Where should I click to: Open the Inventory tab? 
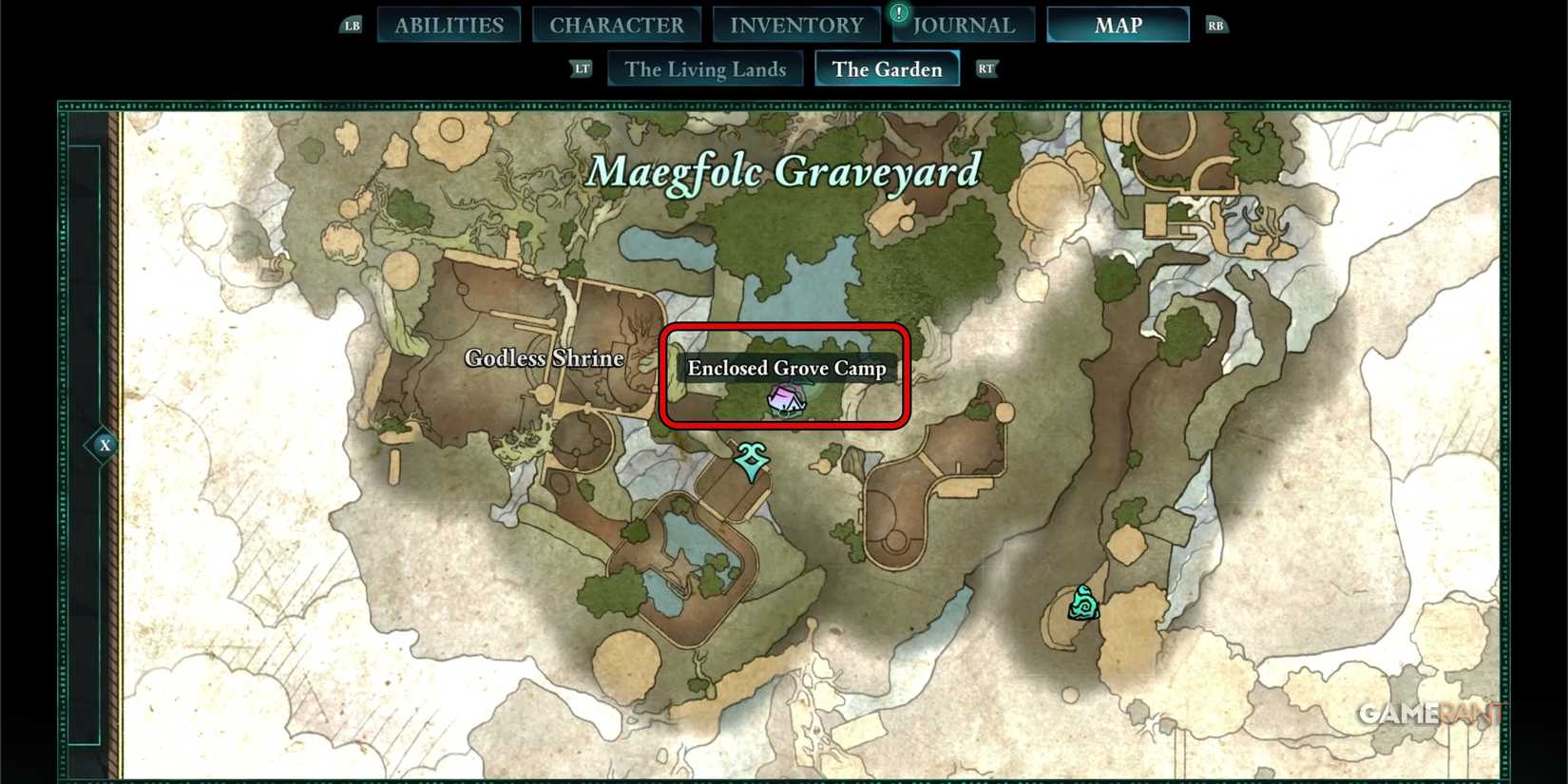click(x=796, y=25)
